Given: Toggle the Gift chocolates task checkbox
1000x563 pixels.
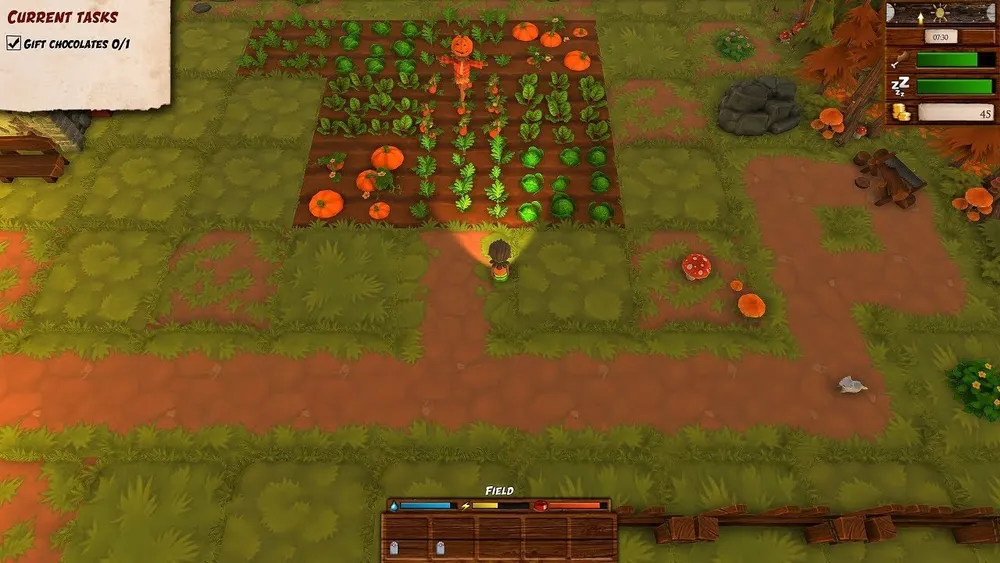Looking at the screenshot, I should click(14, 43).
